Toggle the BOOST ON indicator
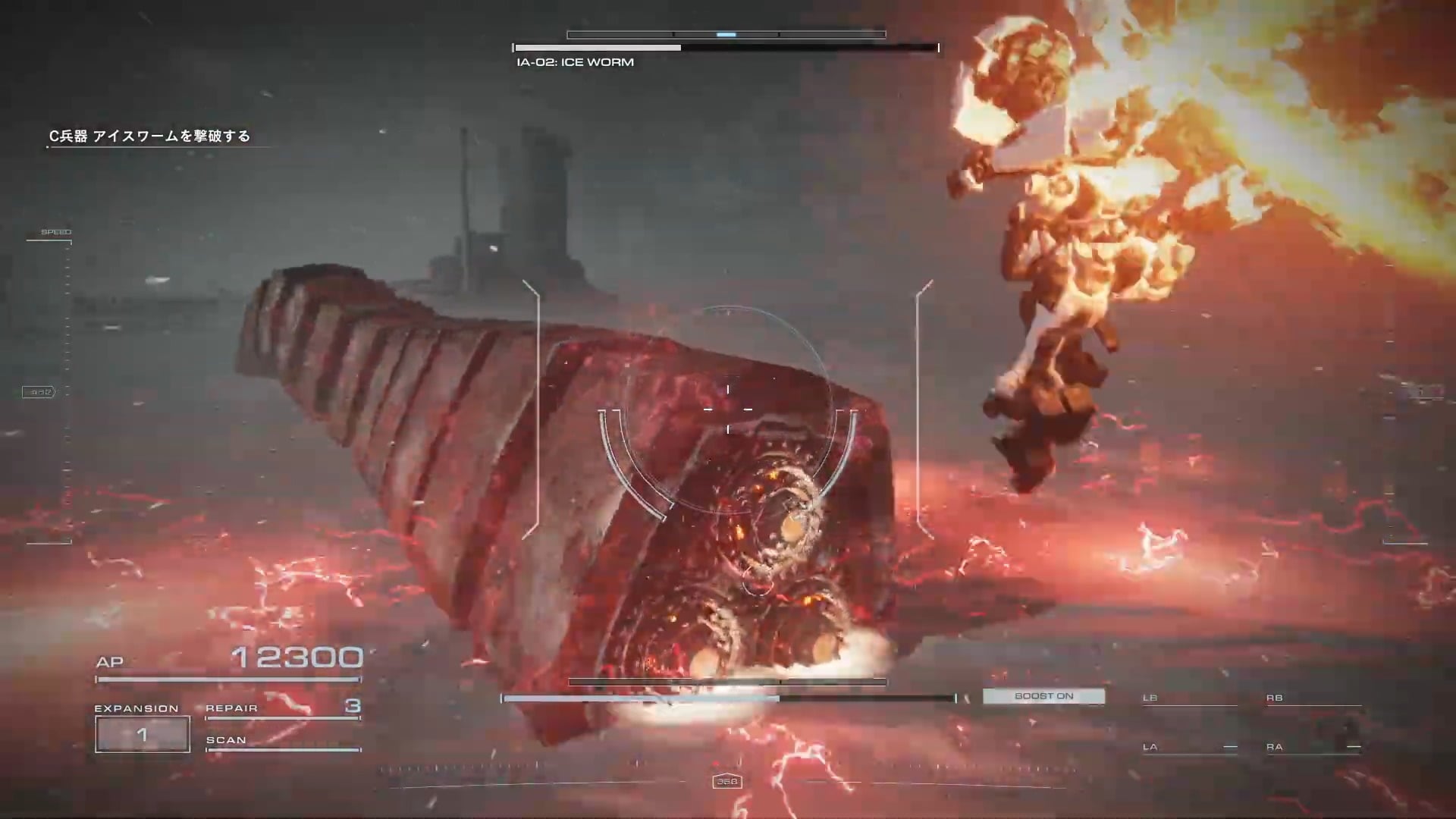 point(1043,696)
